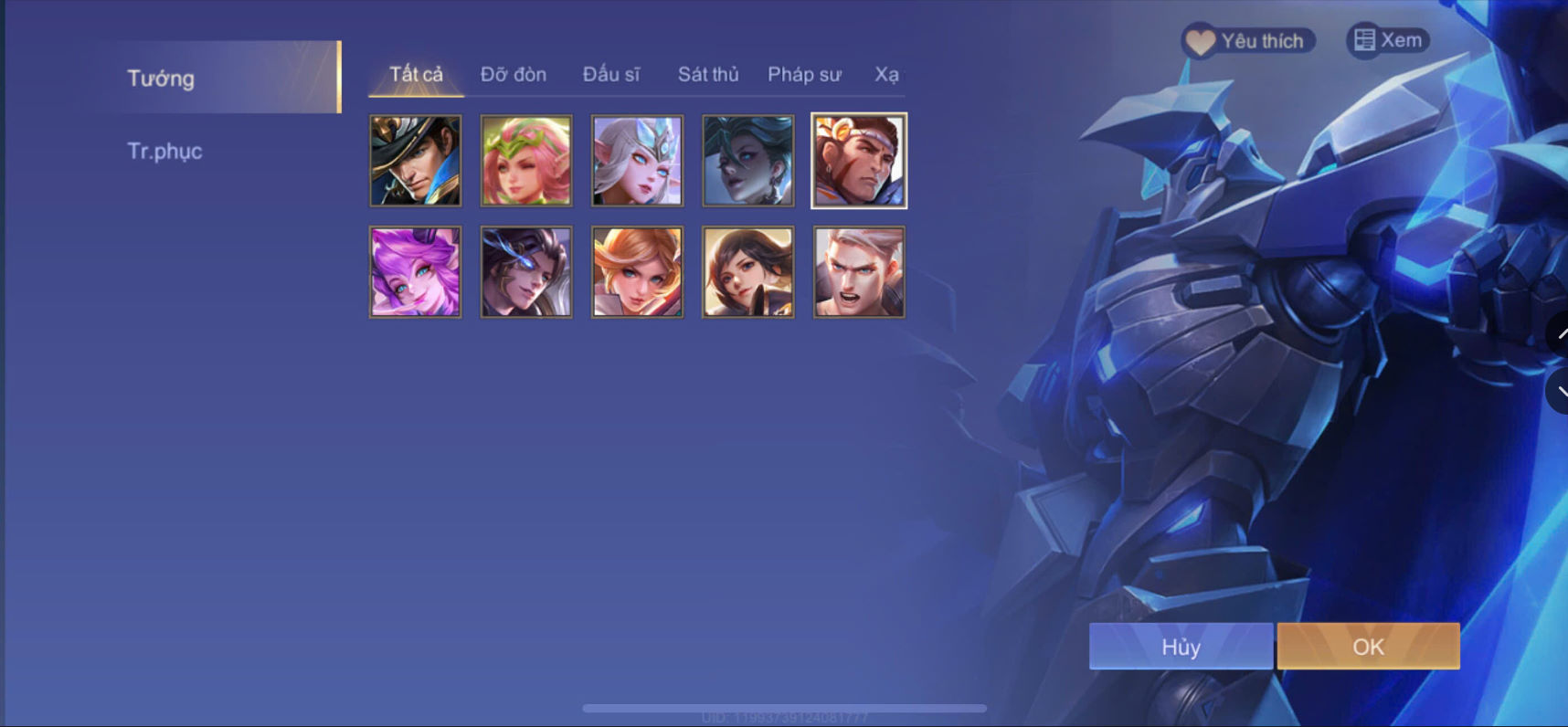The height and width of the screenshot is (727, 1568).
Task: Select the teal-haired female hero portrait
Action: 747,161
